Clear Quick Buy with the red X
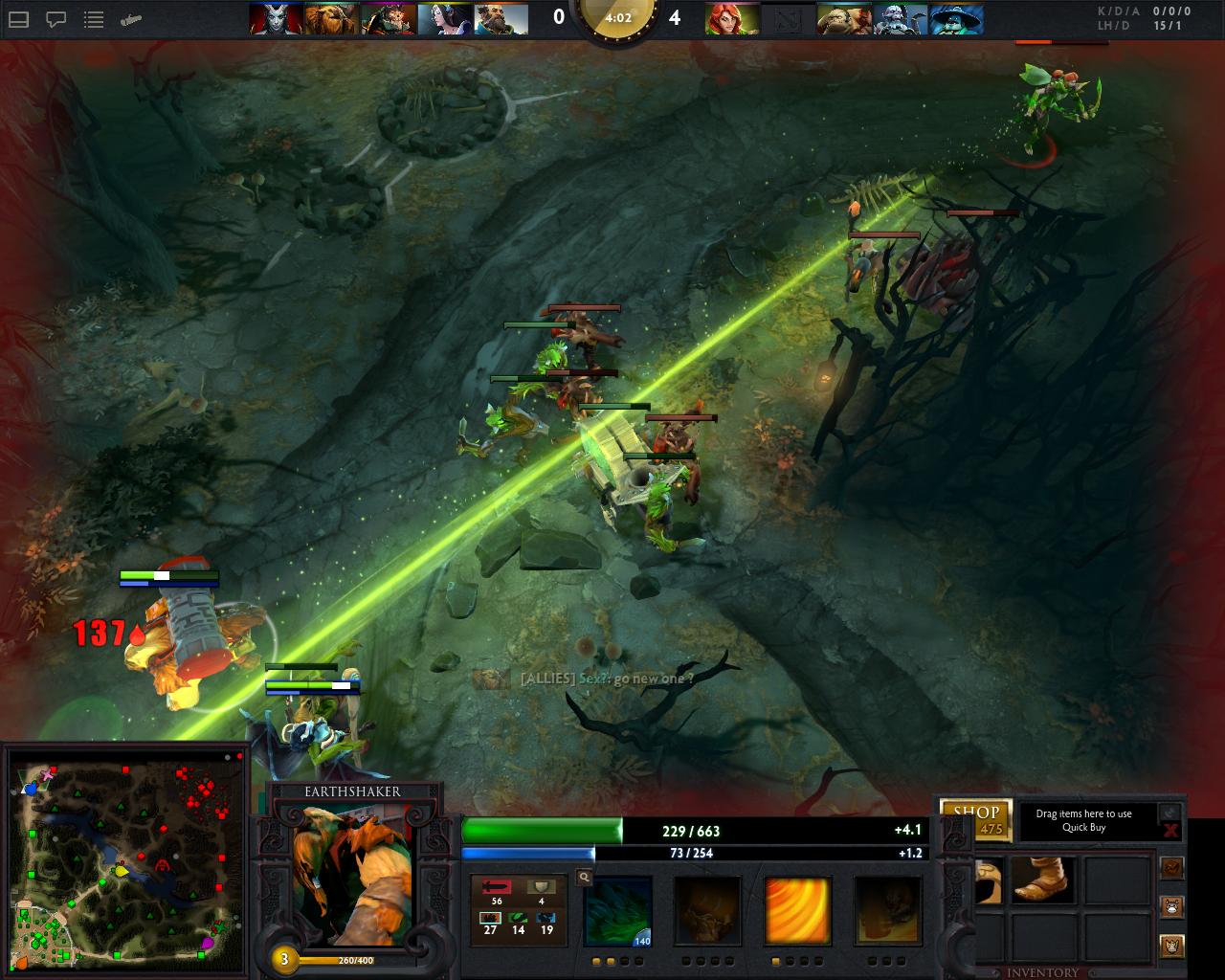This screenshot has height=980, width=1225. (1170, 830)
